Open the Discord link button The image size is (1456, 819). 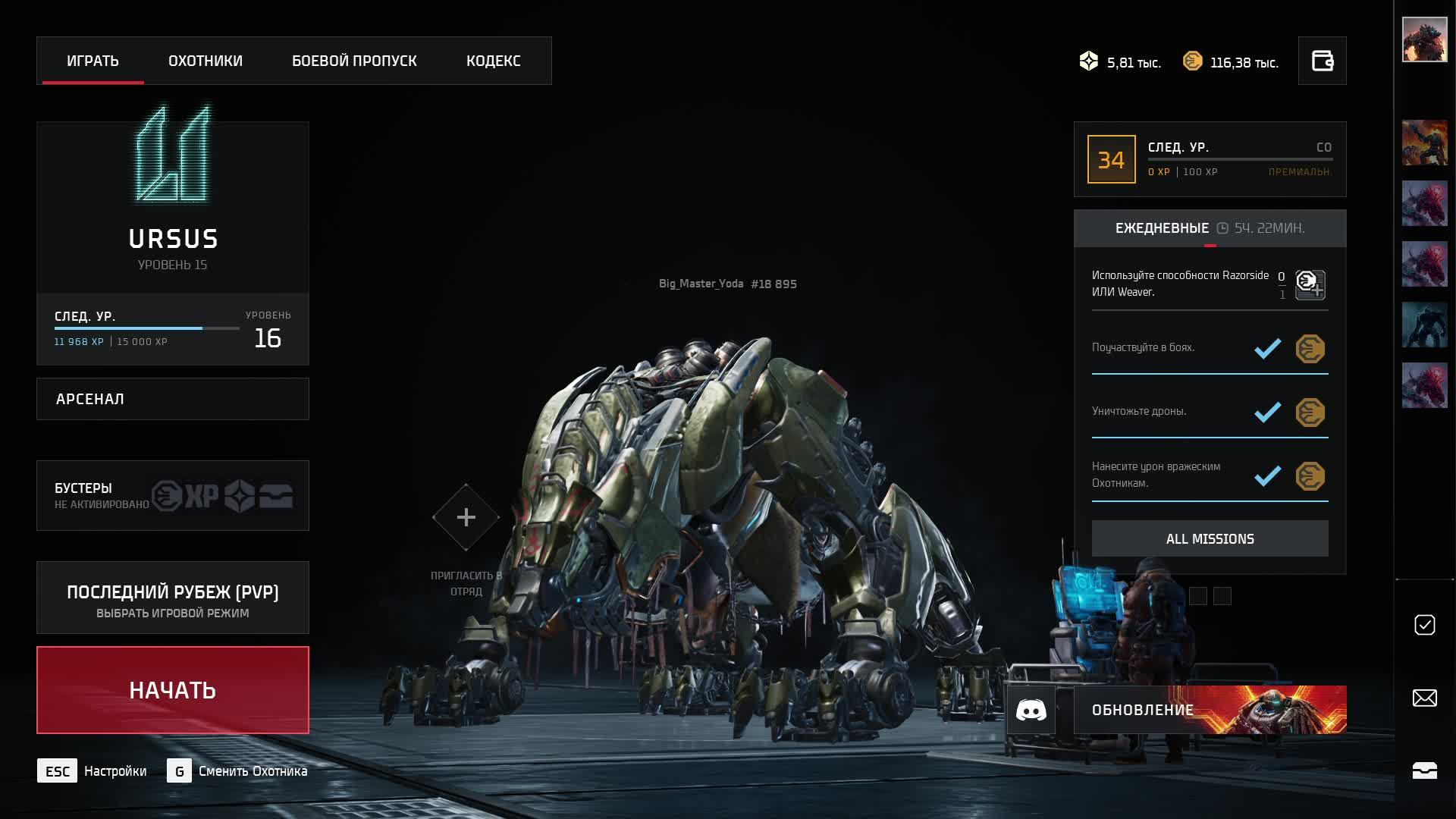(x=1031, y=710)
